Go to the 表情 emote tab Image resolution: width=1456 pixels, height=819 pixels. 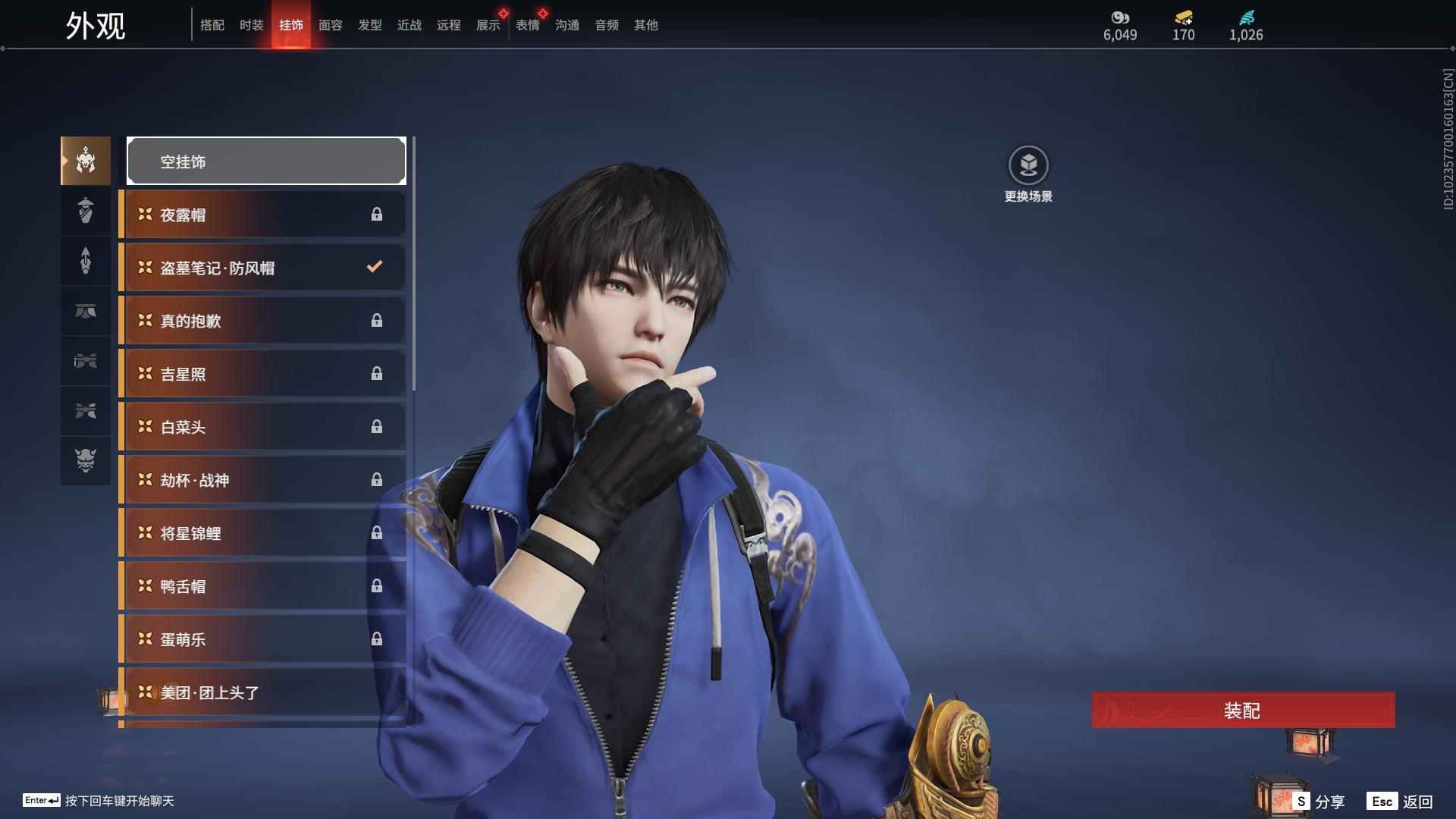(x=528, y=25)
